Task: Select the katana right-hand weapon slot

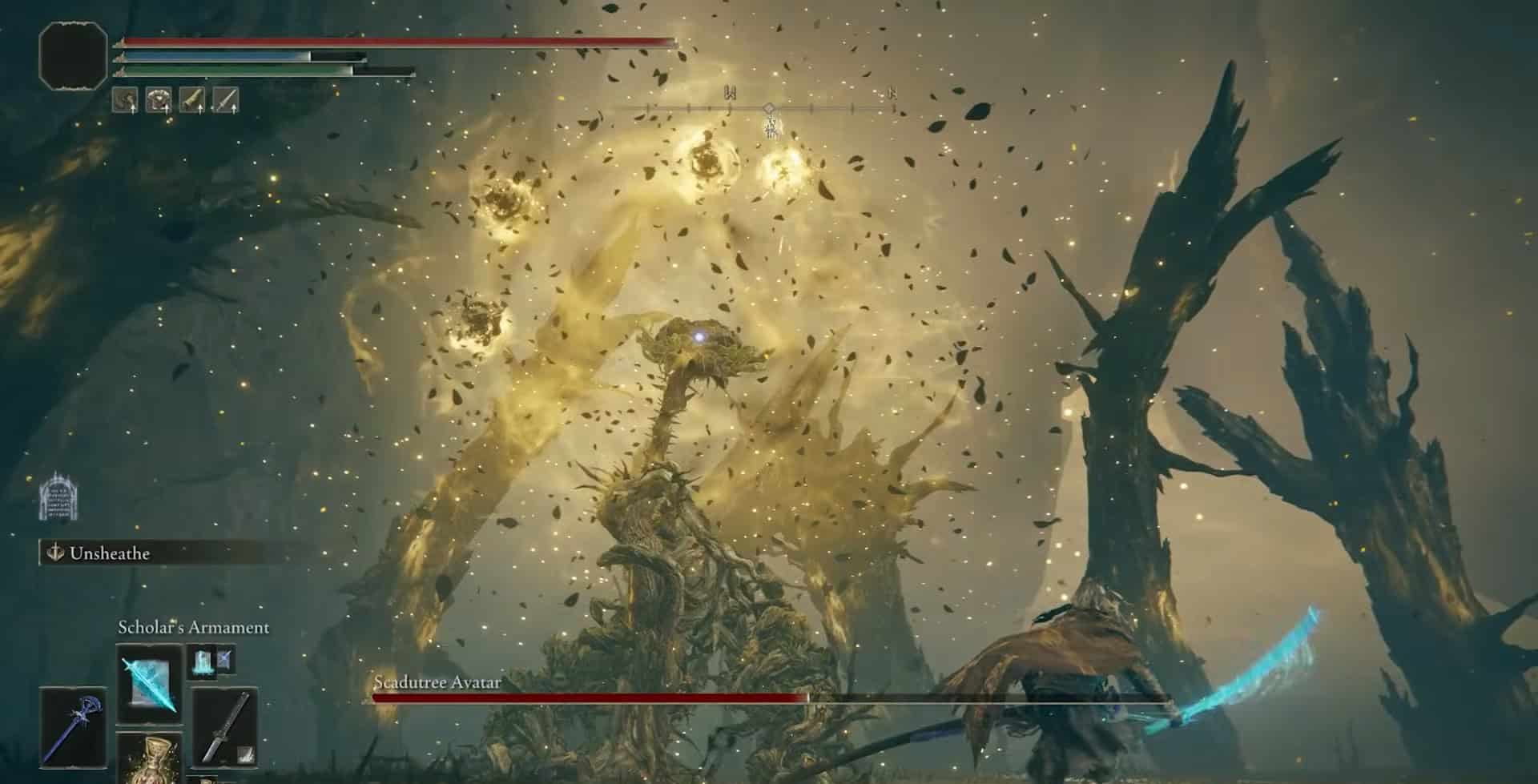Action: (225, 727)
